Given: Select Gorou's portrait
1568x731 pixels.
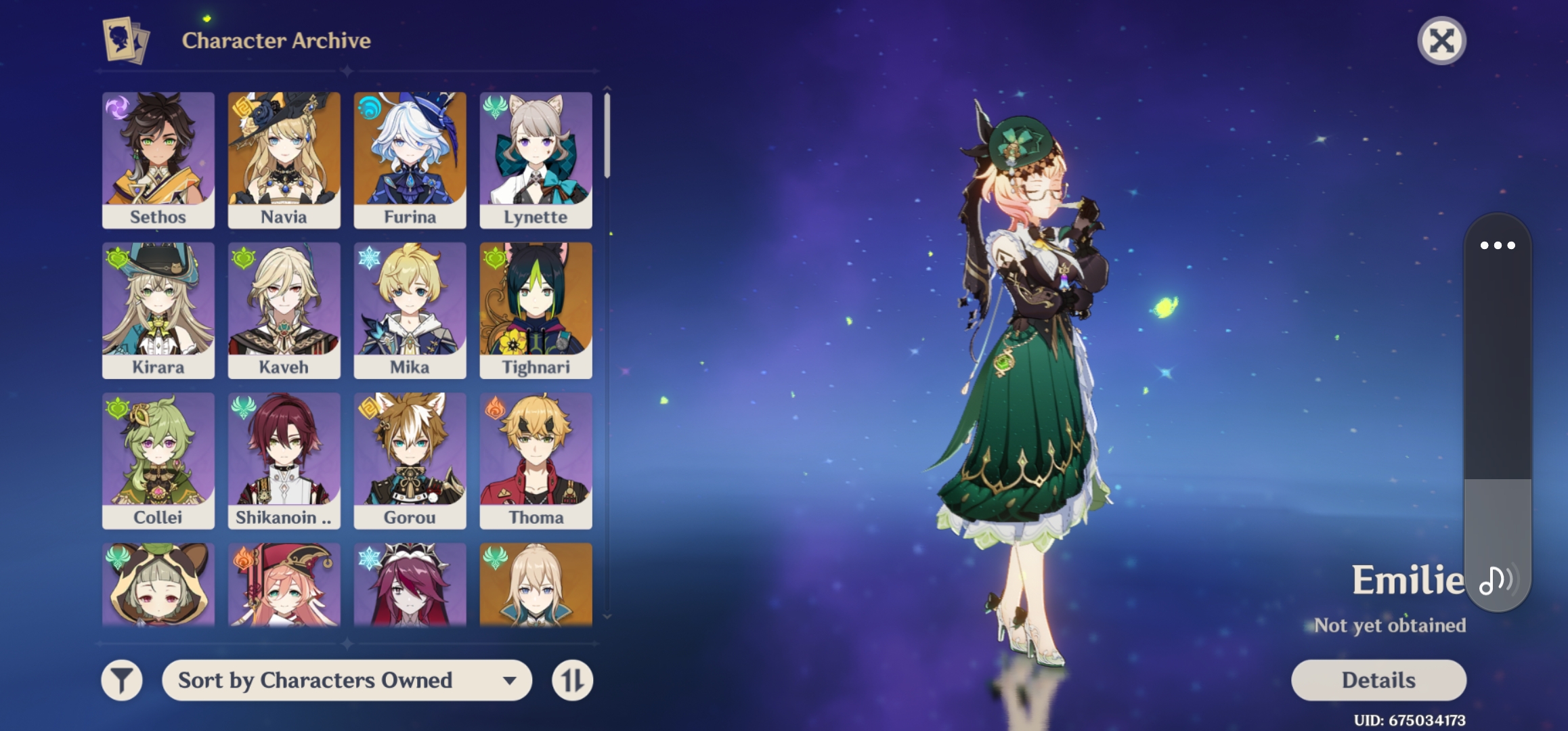Looking at the screenshot, I should pos(410,459).
